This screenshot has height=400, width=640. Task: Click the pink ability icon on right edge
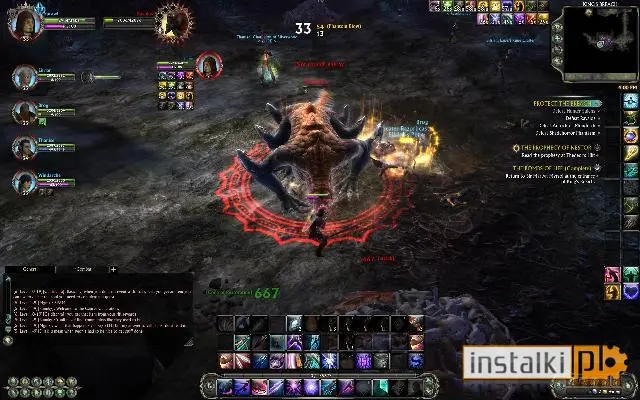pos(613,274)
